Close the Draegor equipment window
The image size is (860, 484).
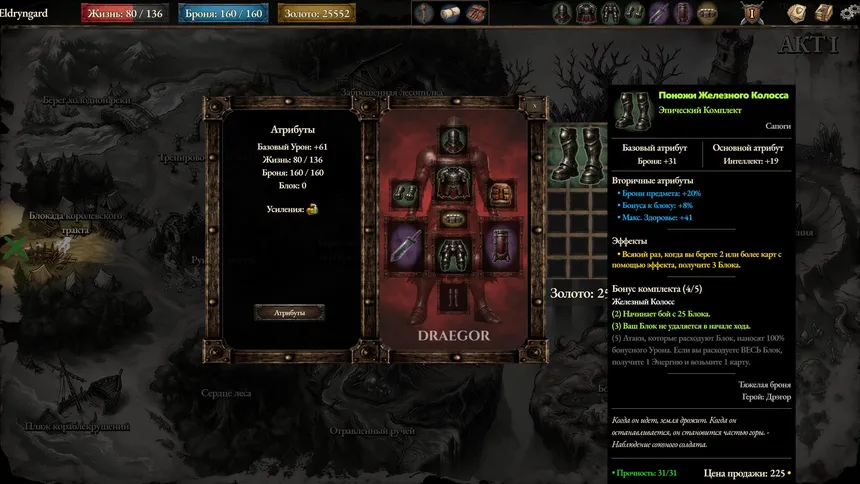534,104
